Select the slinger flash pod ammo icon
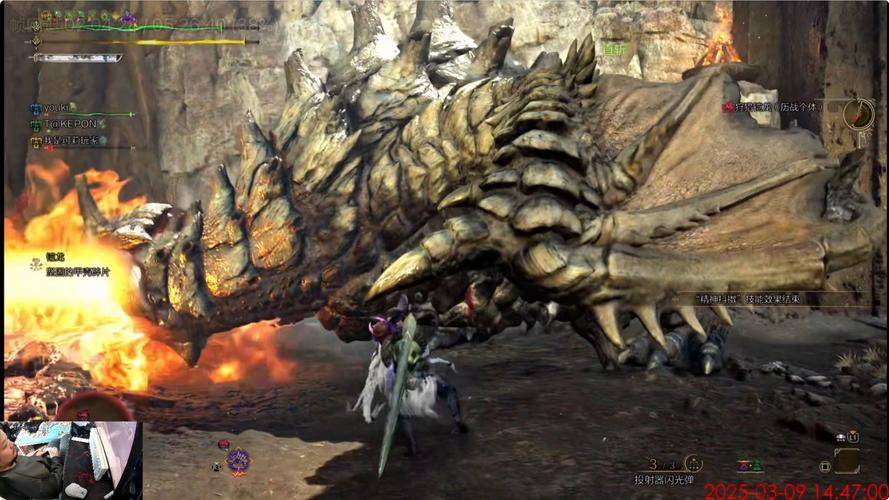The height and width of the screenshot is (500, 889). coord(692,464)
